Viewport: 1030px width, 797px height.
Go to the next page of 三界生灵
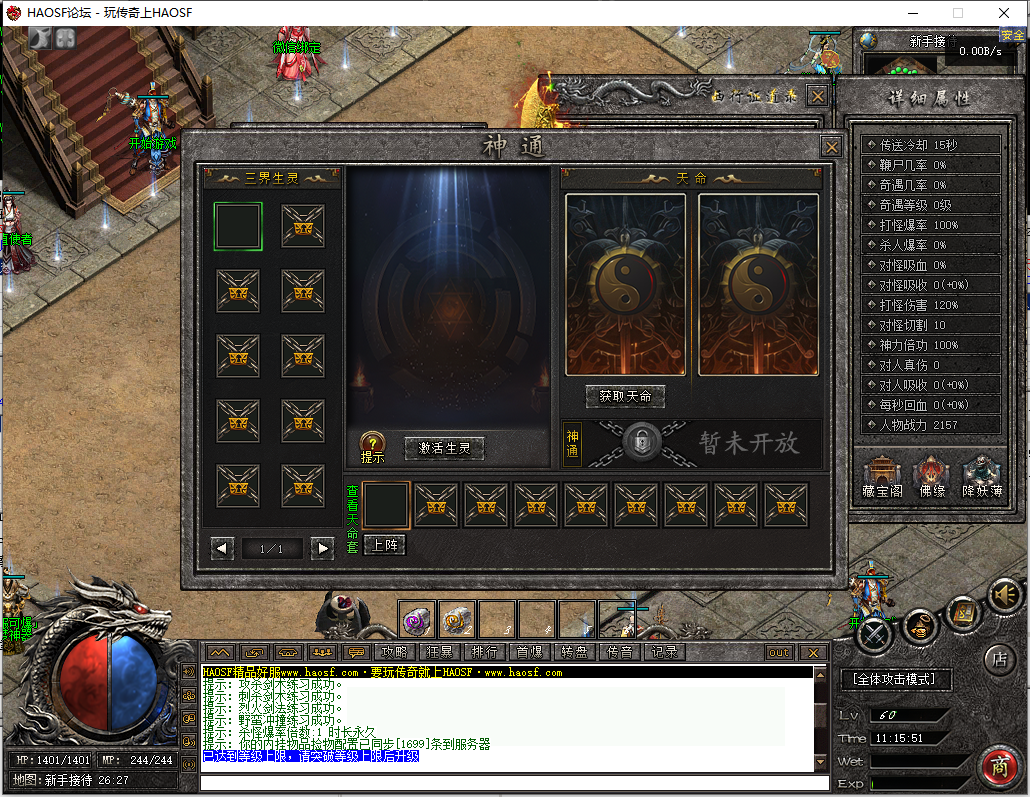[x=321, y=548]
